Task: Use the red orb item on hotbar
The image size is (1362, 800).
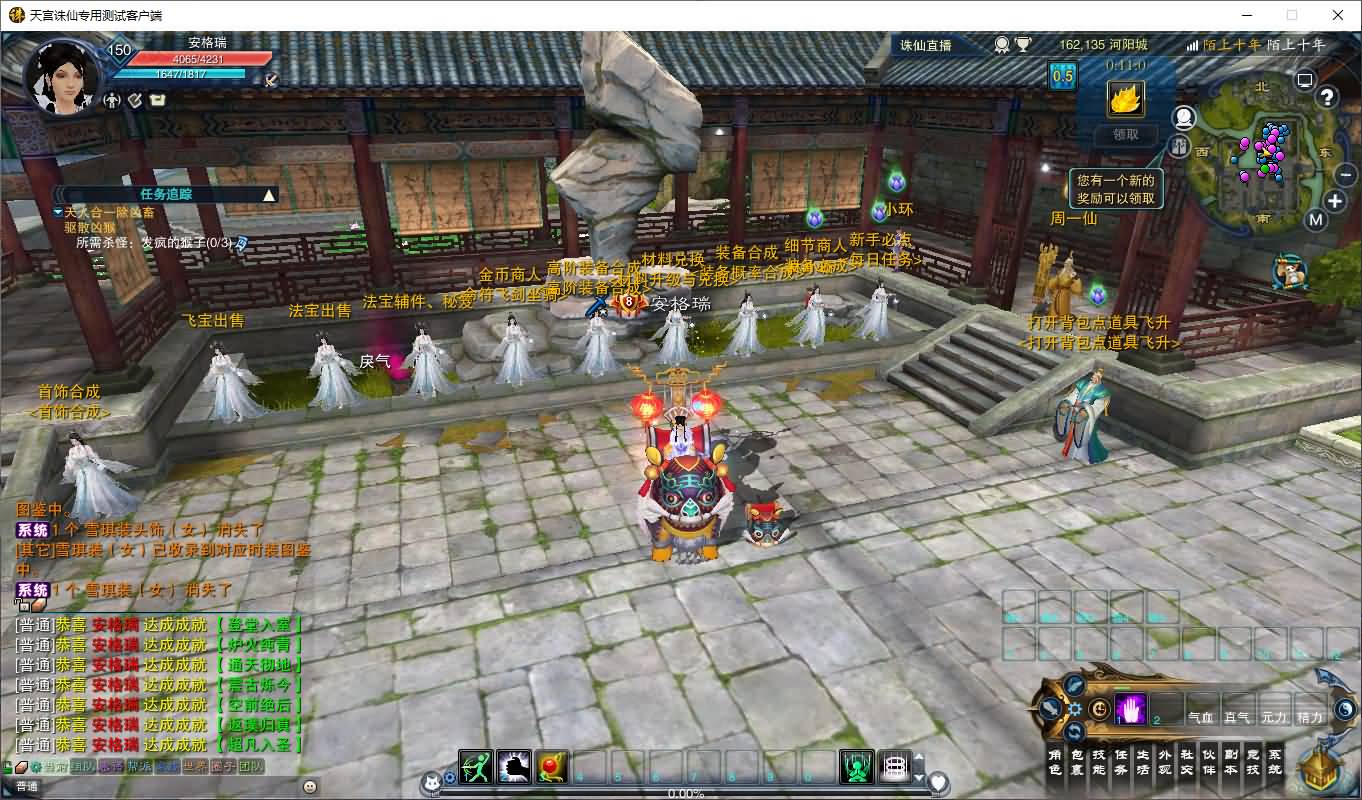Action: coord(552,767)
